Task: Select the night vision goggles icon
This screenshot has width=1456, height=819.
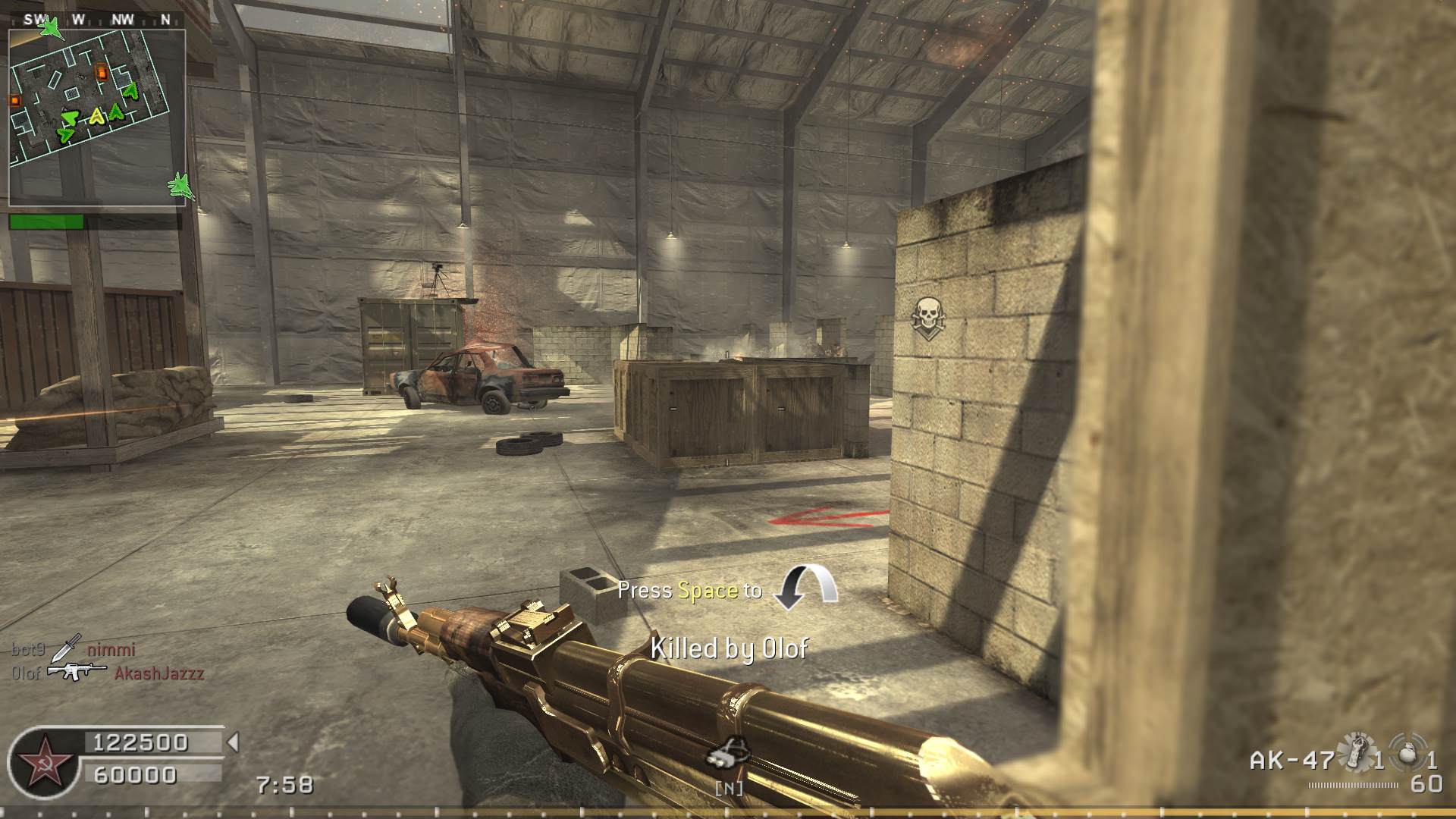Action: point(729,755)
